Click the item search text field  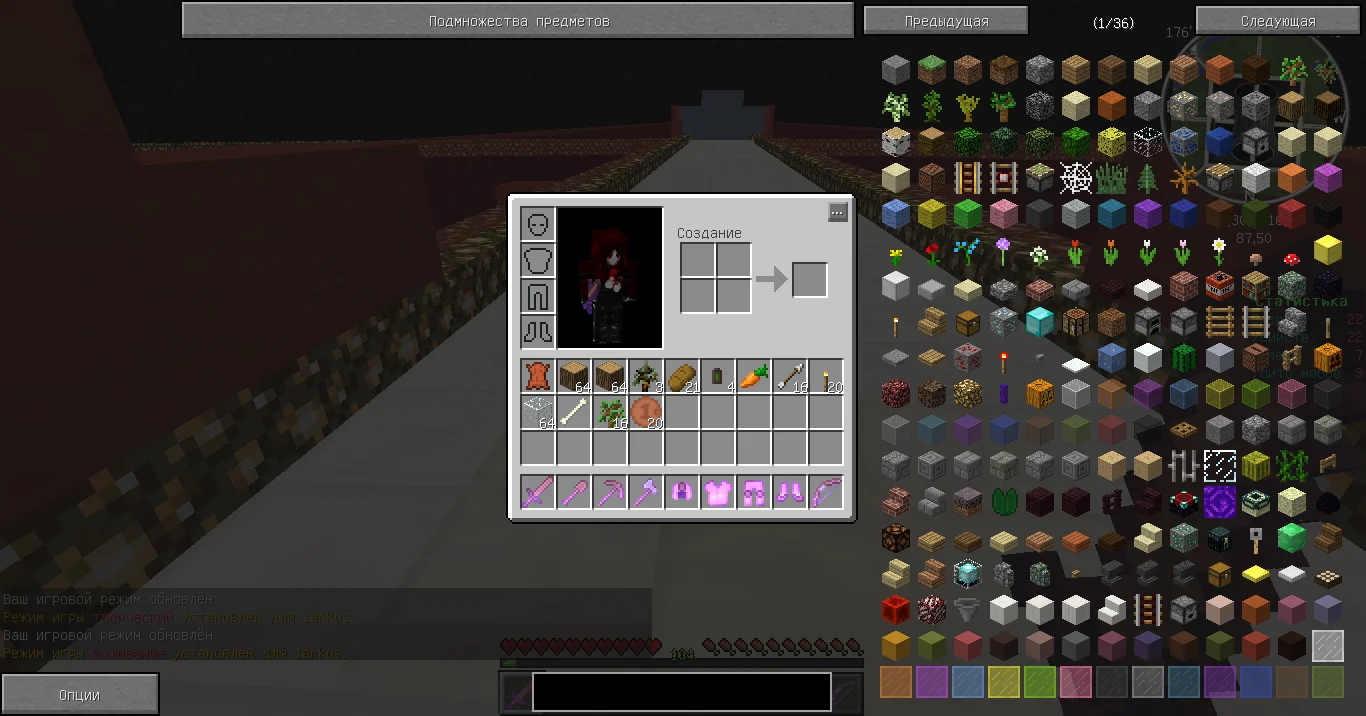(681, 692)
